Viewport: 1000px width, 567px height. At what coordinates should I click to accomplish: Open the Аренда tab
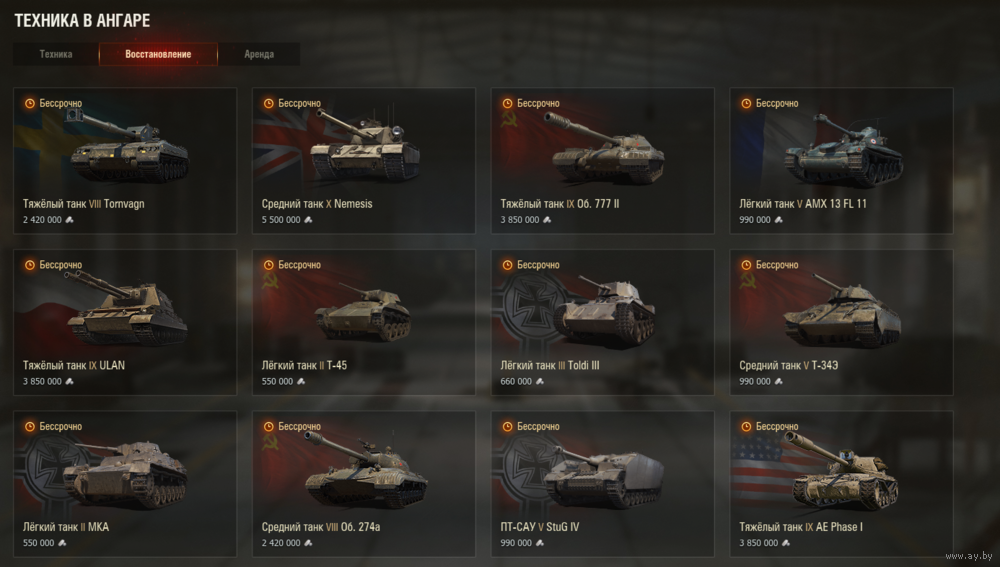[x=259, y=54]
